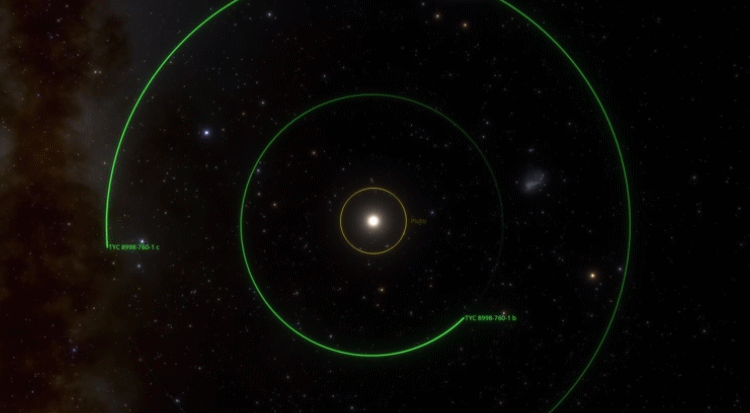The image size is (750, 413).
Task: Select the TYC 8998-760-1 b planet label
Action: [490, 318]
